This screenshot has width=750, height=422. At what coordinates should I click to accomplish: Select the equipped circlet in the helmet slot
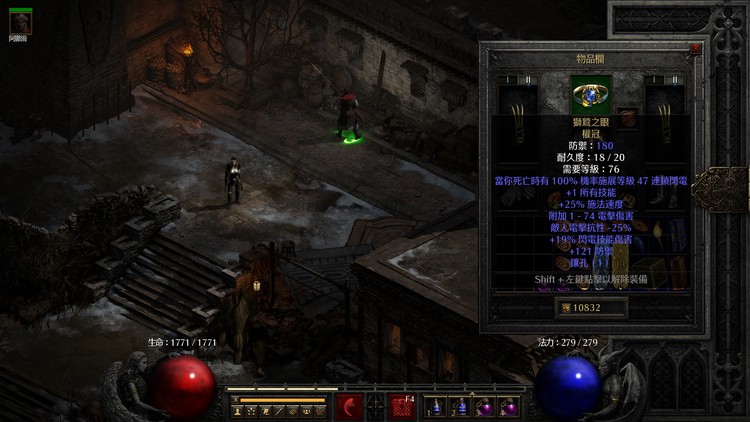point(590,94)
